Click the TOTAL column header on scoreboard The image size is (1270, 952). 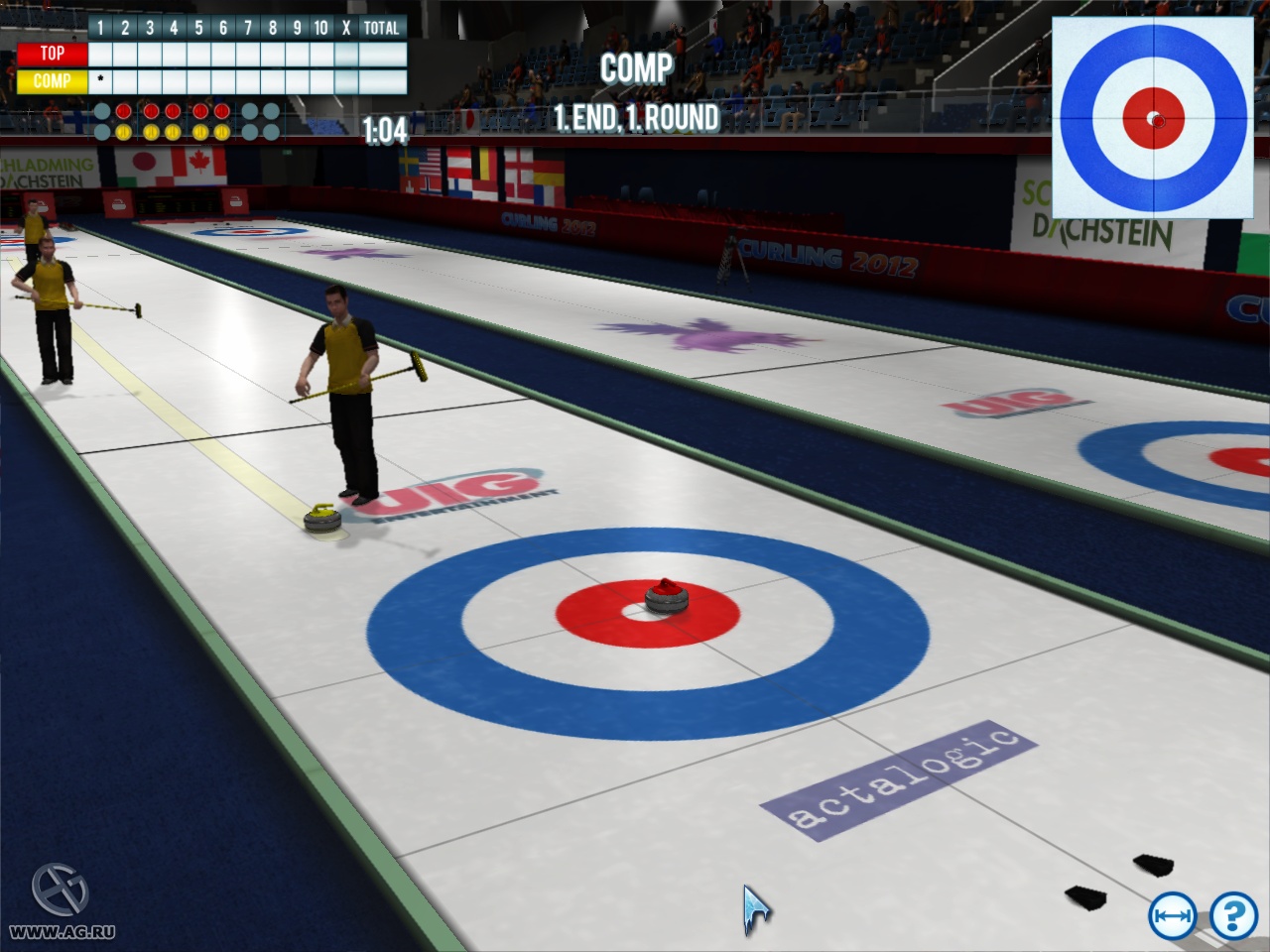(x=380, y=28)
